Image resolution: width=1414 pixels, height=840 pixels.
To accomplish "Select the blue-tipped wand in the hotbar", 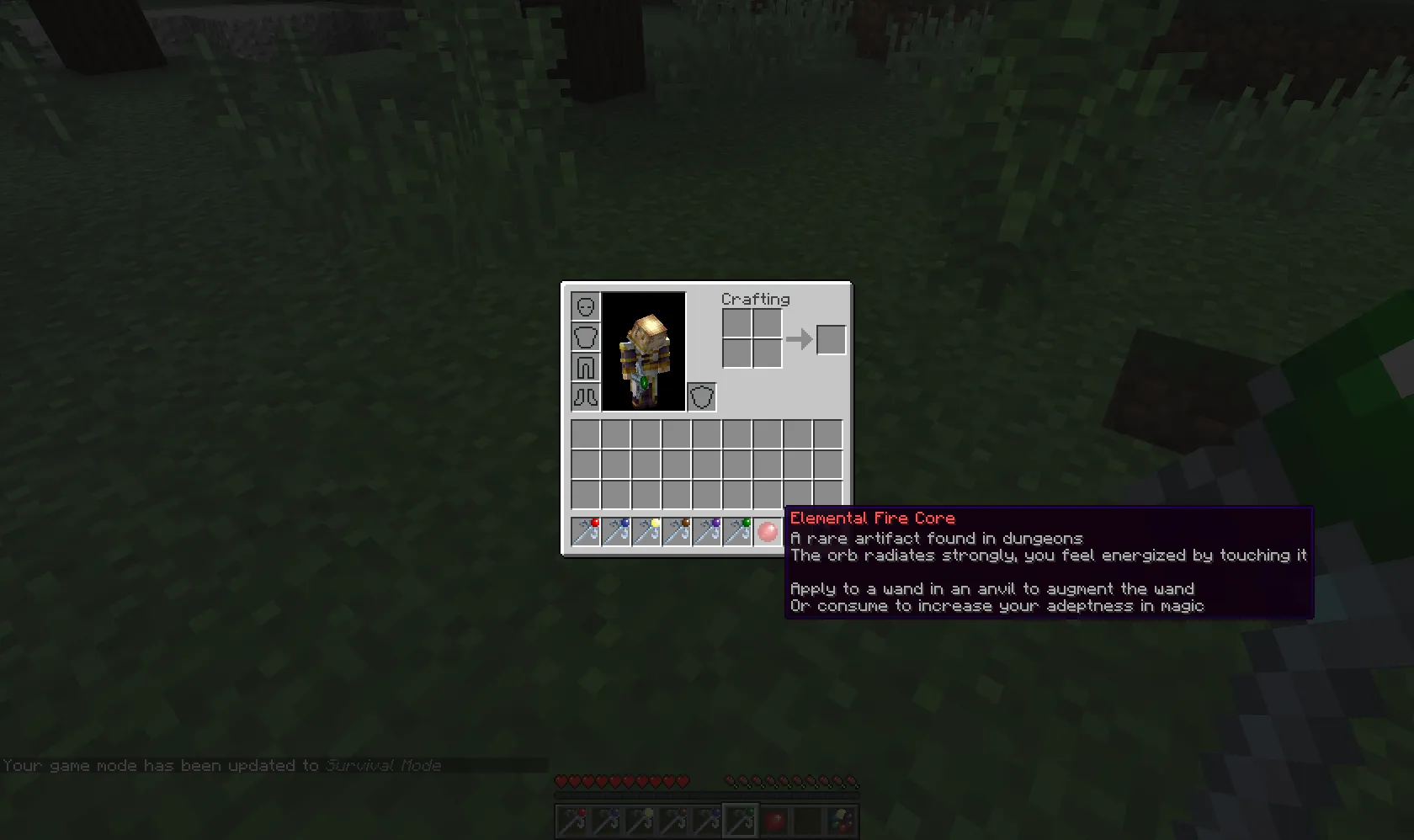I will (615, 531).
